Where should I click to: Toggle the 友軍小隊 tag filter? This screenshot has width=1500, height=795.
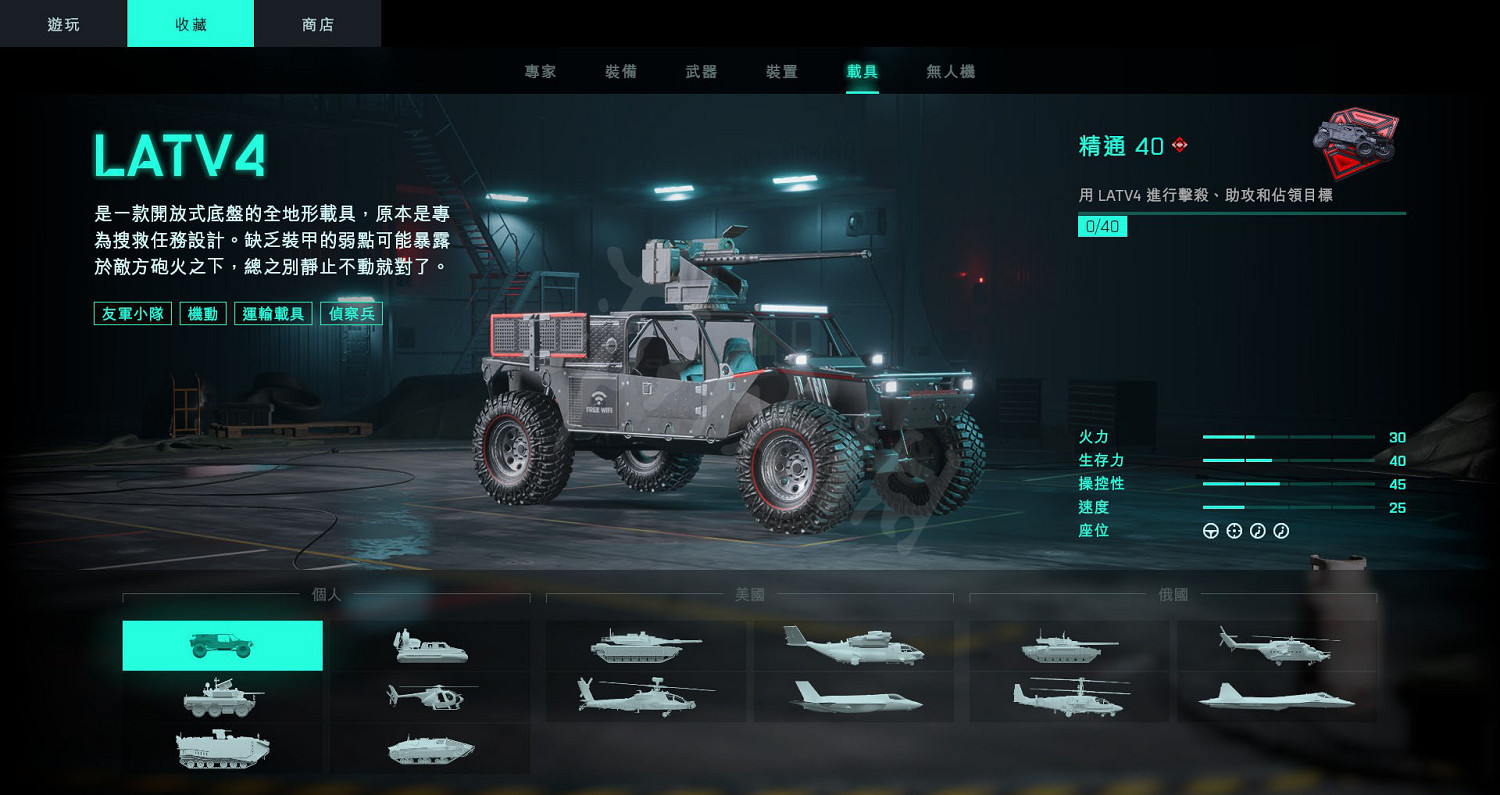point(132,313)
